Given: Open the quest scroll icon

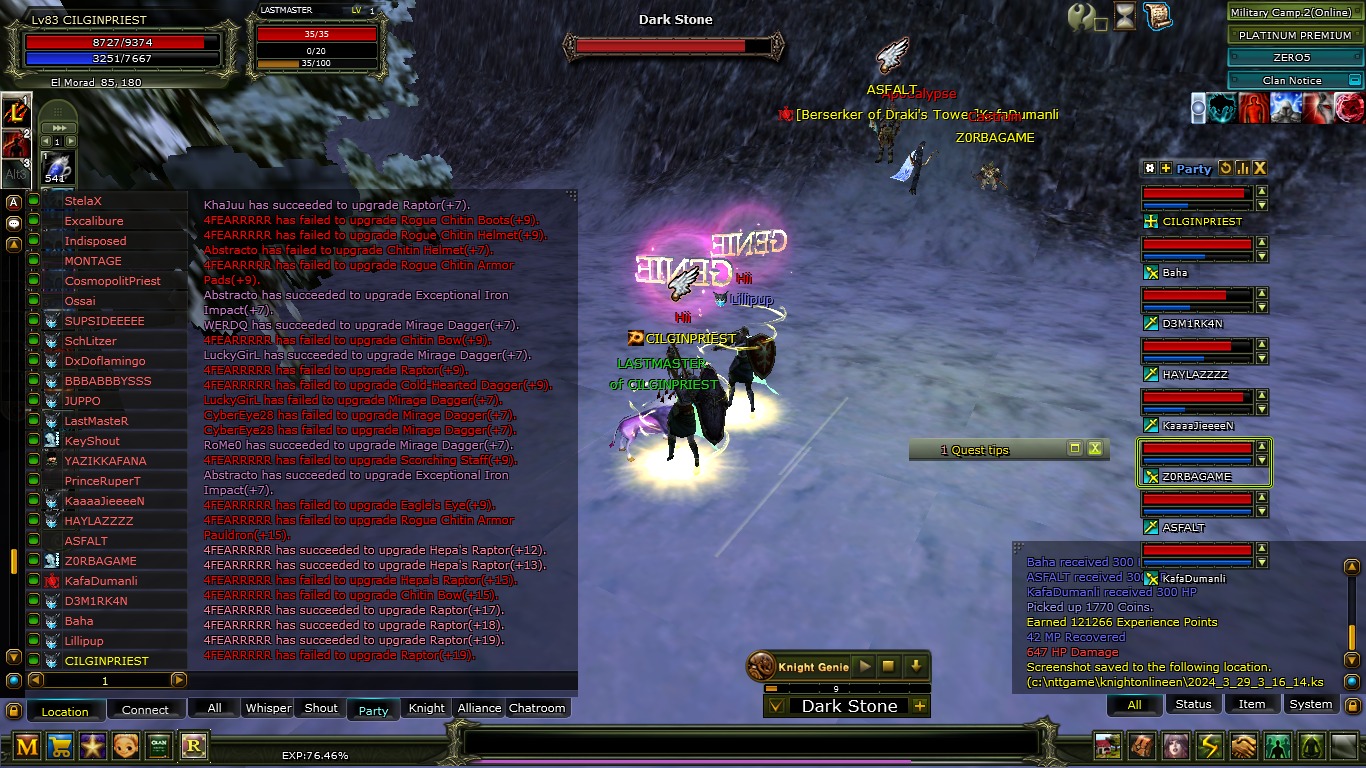Looking at the screenshot, I should tap(1157, 16).
